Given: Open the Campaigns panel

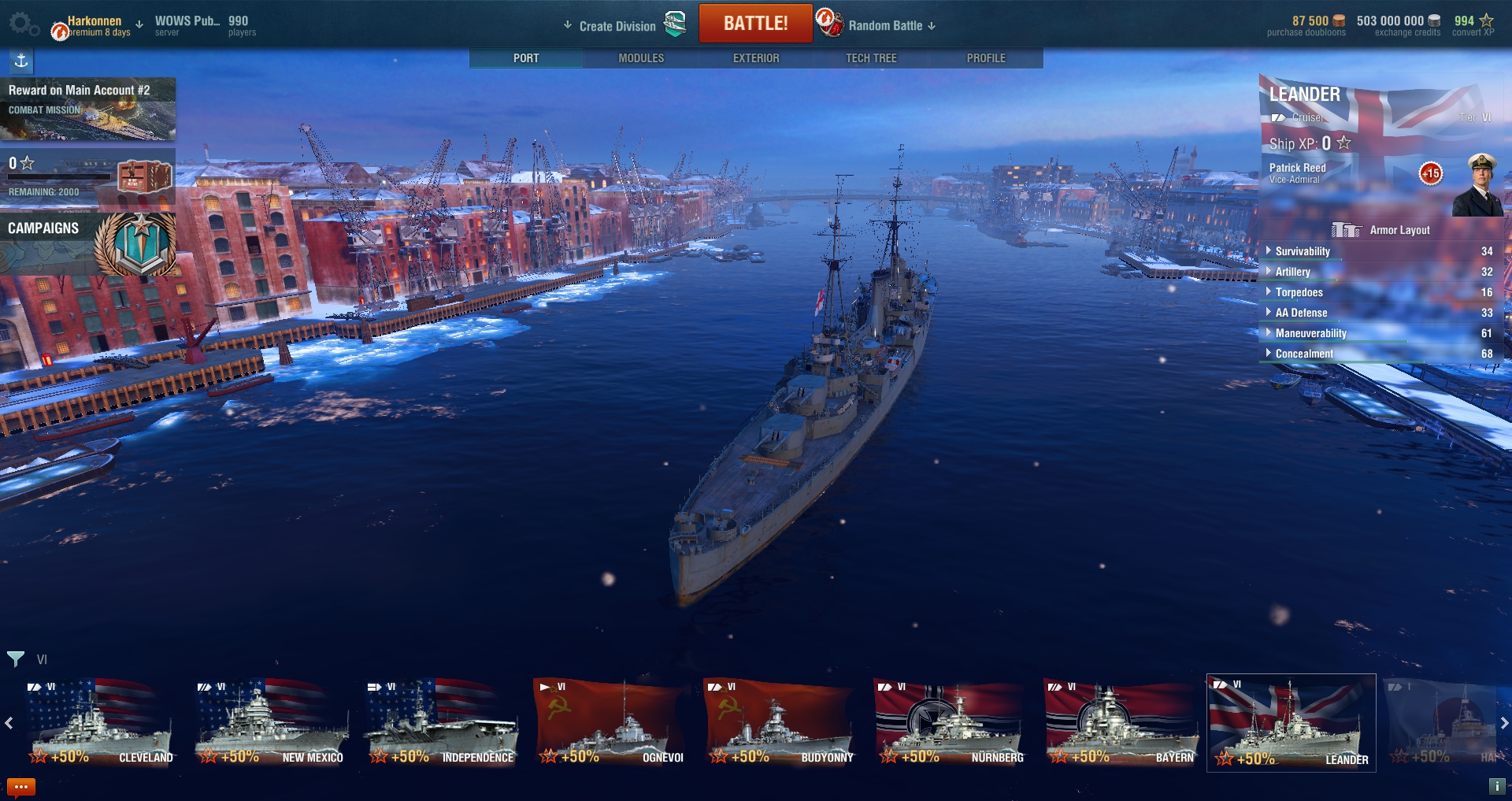Looking at the screenshot, I should click(87, 243).
